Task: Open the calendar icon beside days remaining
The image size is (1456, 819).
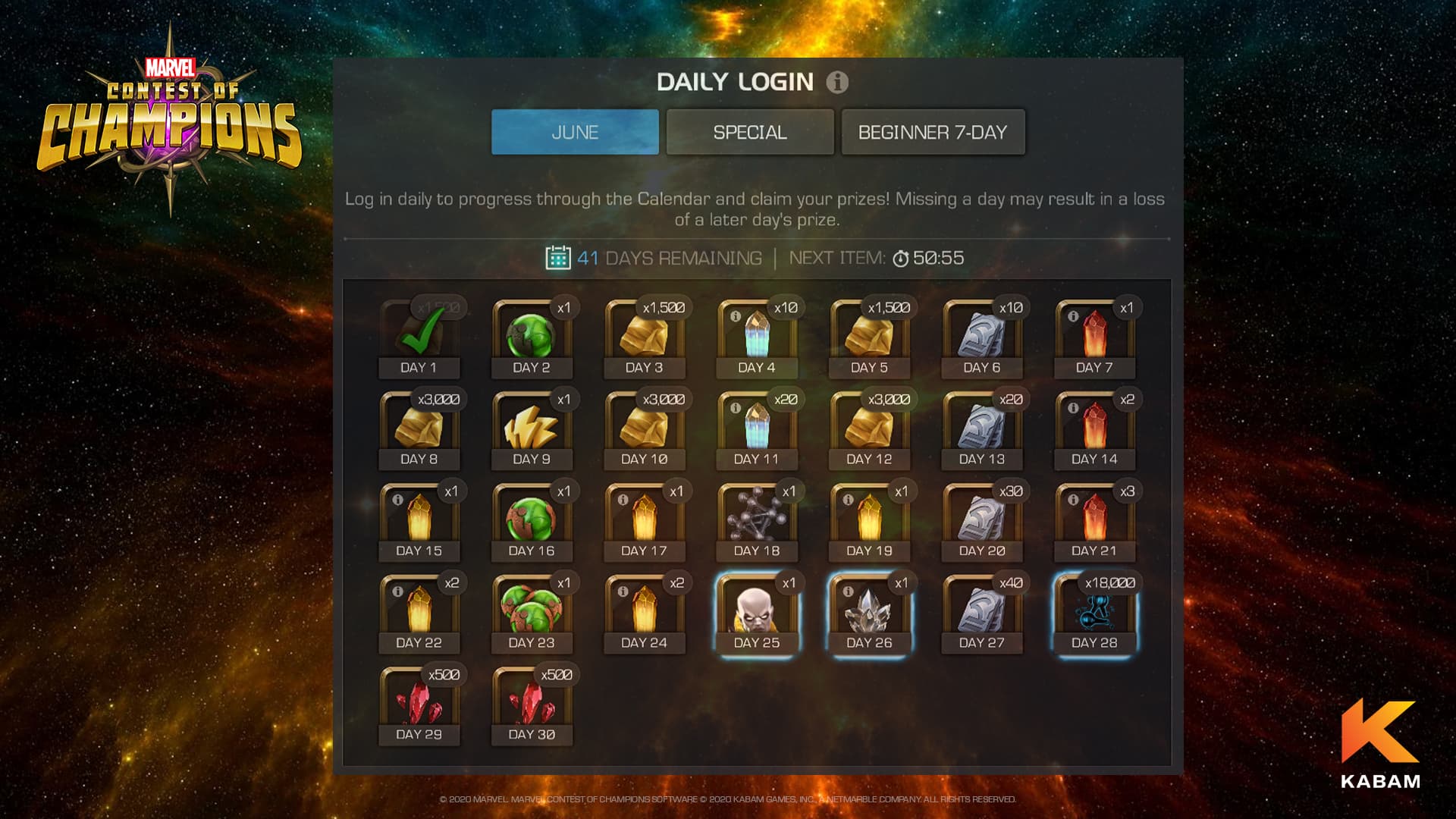Action: point(559,257)
